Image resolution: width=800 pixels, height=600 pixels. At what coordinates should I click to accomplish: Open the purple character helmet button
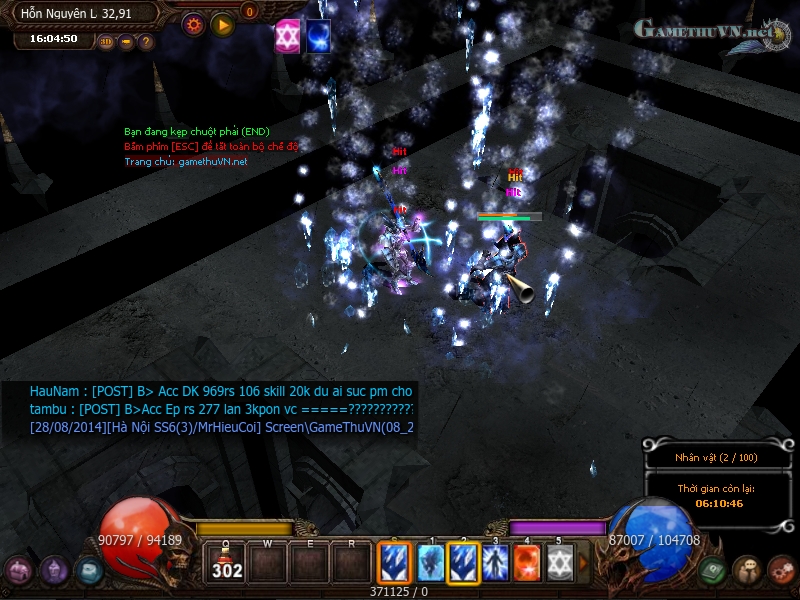point(54,570)
